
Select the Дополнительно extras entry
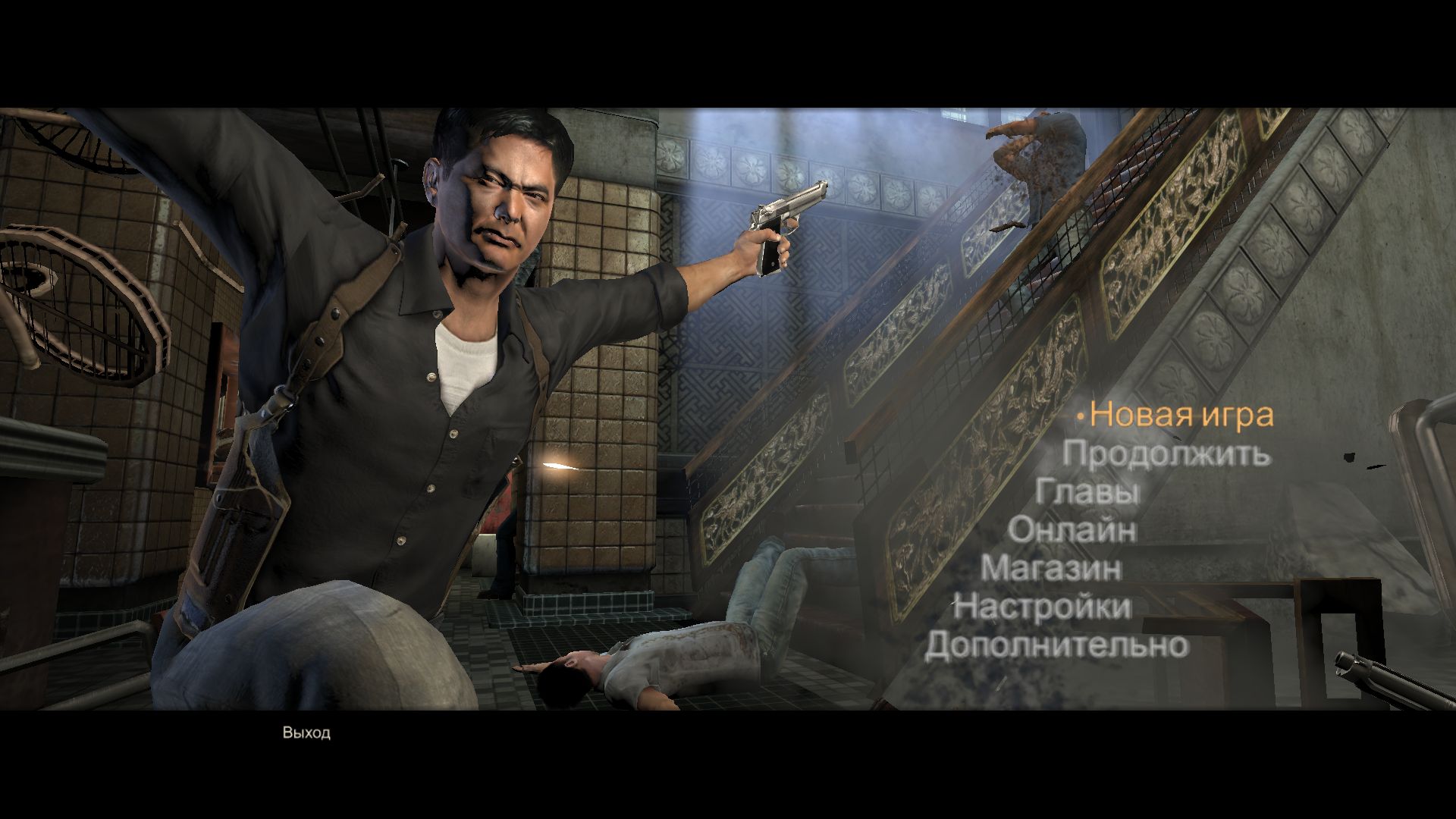[1056, 645]
